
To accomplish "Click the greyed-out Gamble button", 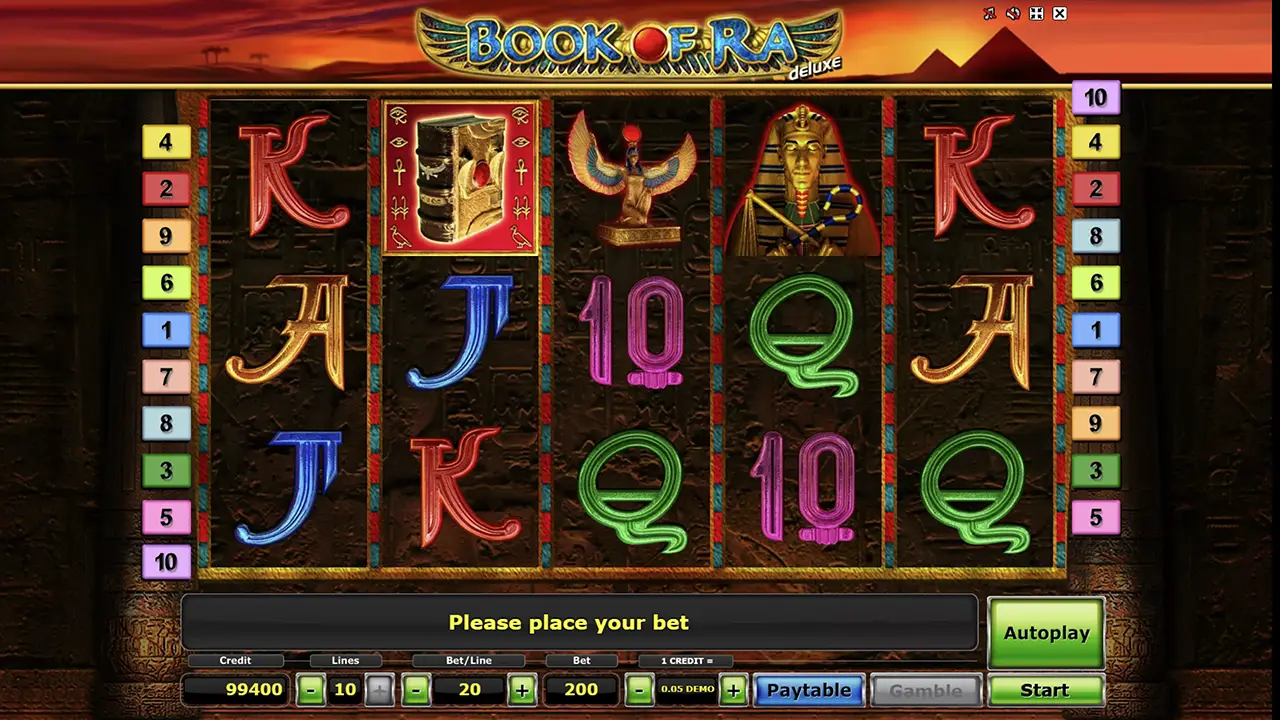I will (x=925, y=690).
